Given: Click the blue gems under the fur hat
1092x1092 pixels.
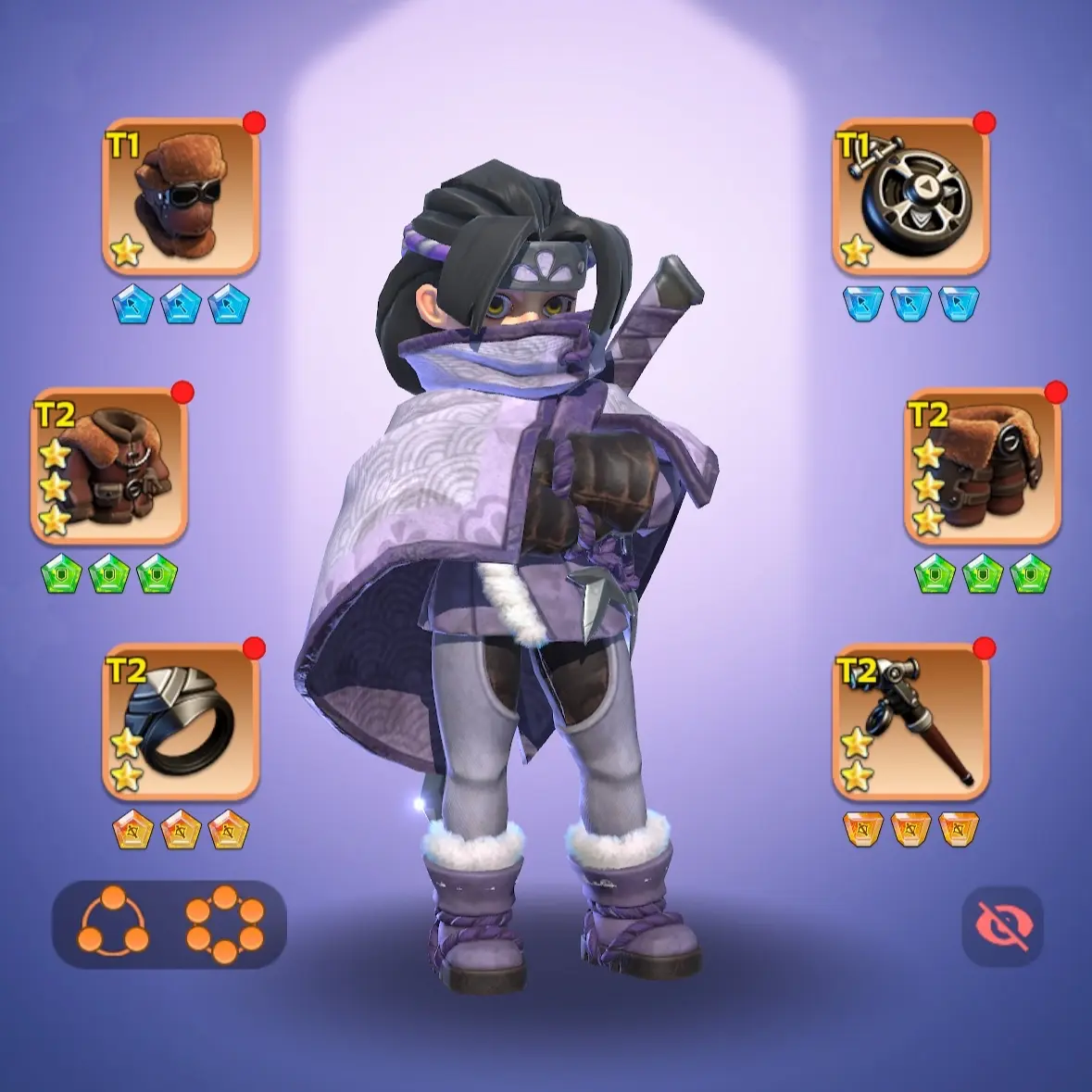Looking at the screenshot, I should coord(181,305).
